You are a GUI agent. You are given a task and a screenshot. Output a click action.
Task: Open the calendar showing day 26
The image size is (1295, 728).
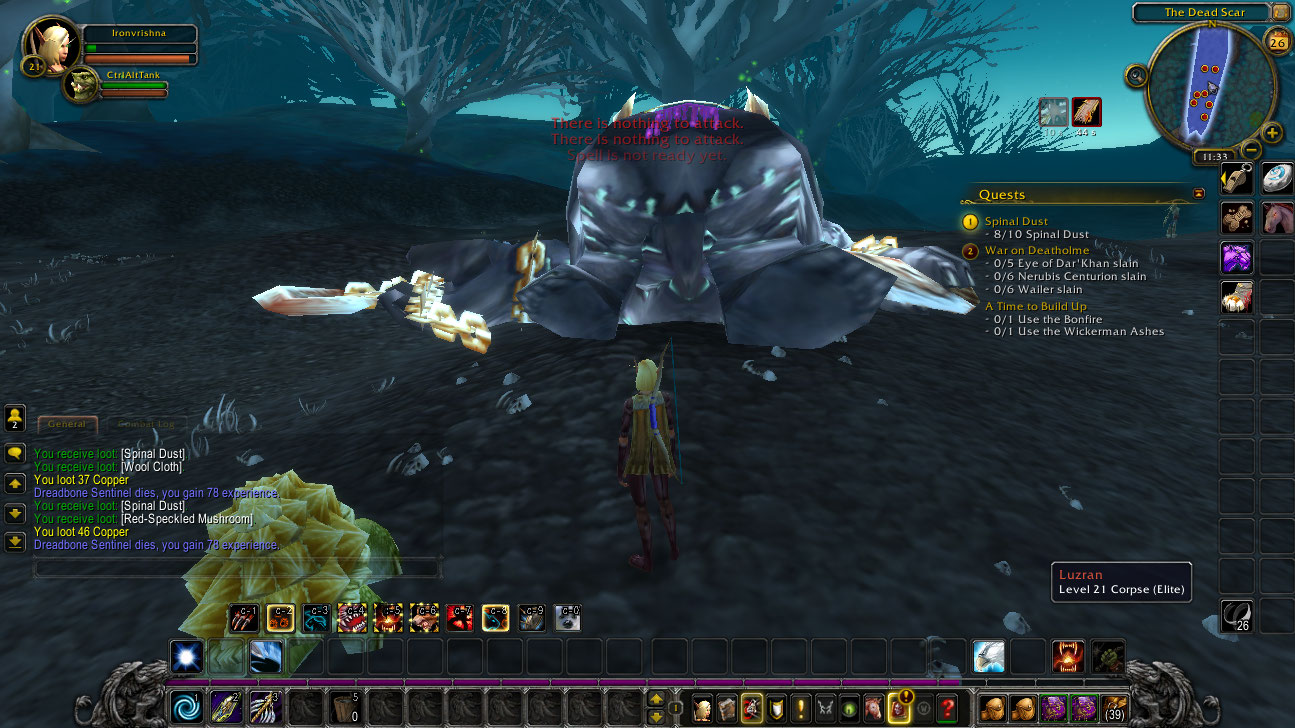pos(1277,41)
